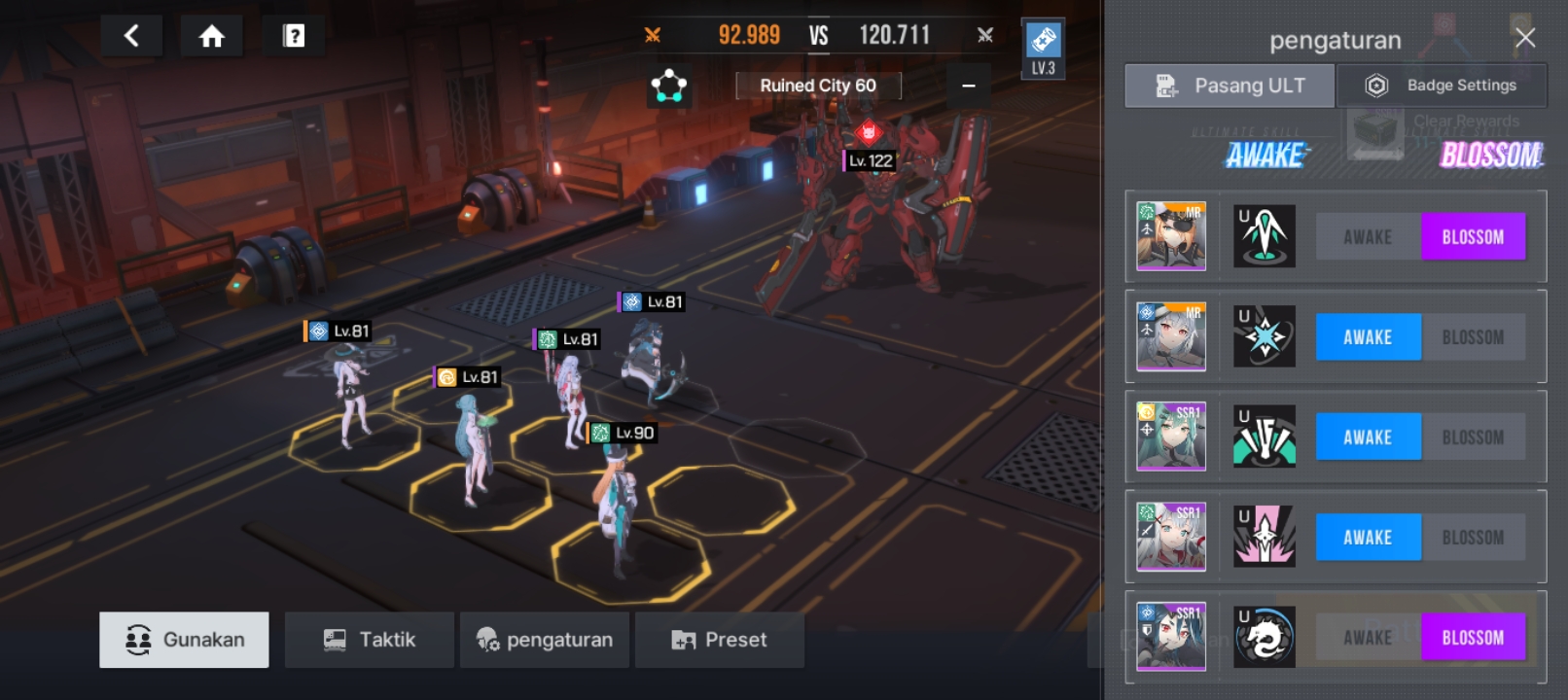This screenshot has width=1568, height=700.
Task: Open pengaturan in the bottom bar
Action: pyautogui.click(x=544, y=640)
